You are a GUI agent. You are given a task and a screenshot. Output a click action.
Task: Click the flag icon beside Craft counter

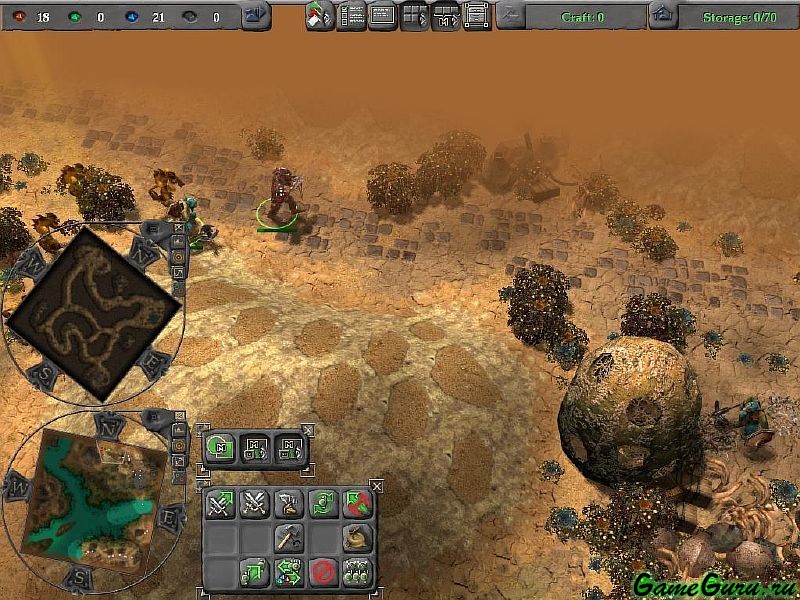(510, 16)
